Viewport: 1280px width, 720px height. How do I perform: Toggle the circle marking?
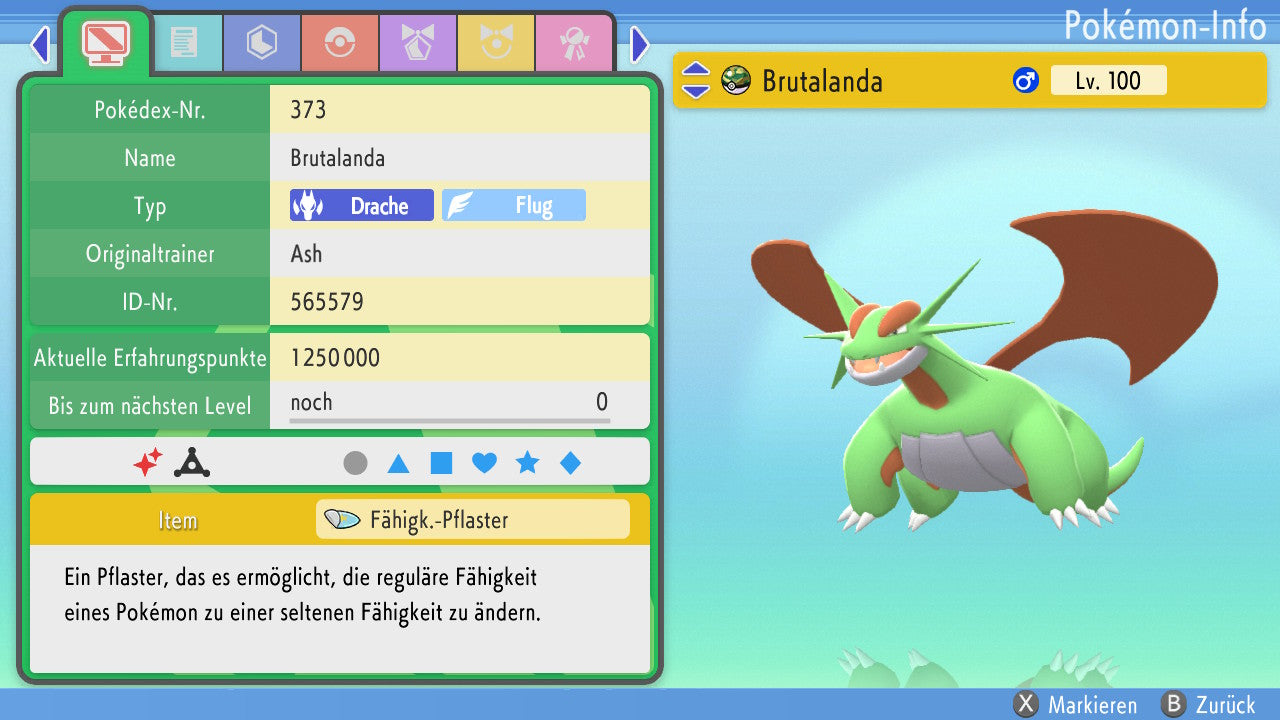[x=355, y=463]
